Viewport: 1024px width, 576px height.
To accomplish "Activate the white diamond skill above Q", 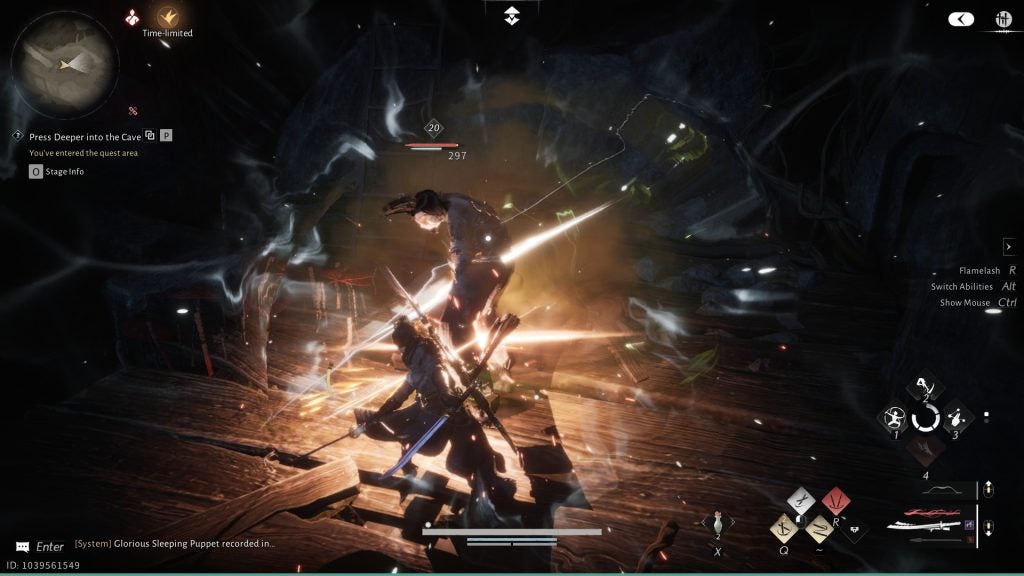I will [801, 500].
